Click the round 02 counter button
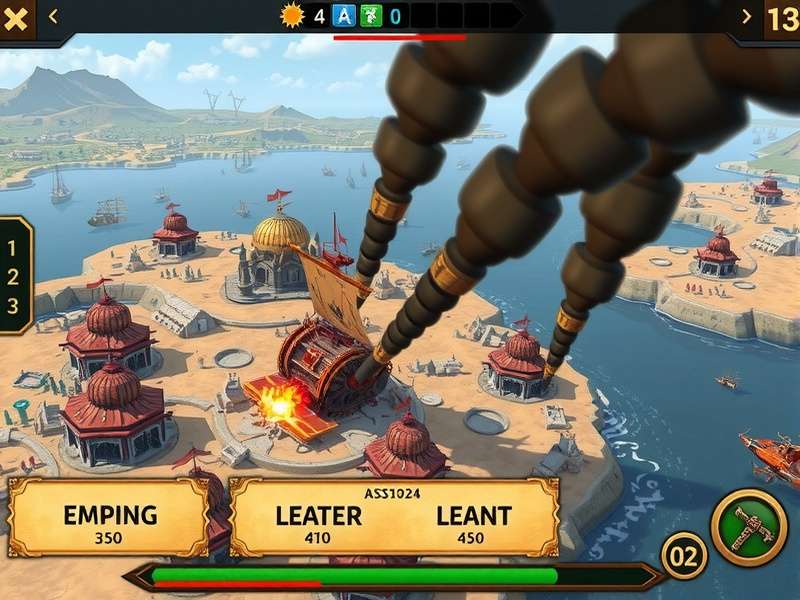Viewport: 800px width, 600px height. point(684,557)
